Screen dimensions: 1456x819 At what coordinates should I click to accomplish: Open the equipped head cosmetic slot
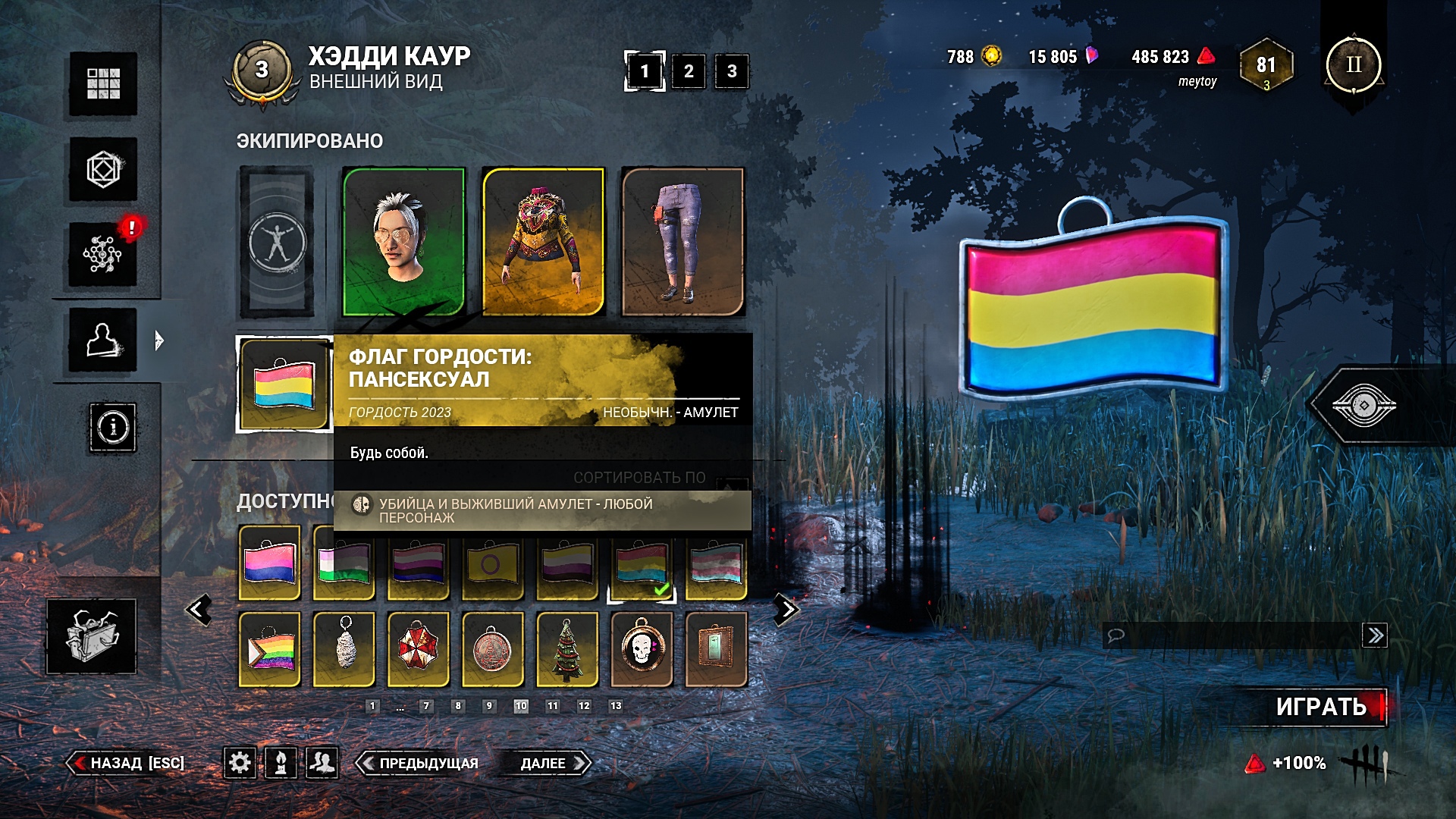[403, 241]
